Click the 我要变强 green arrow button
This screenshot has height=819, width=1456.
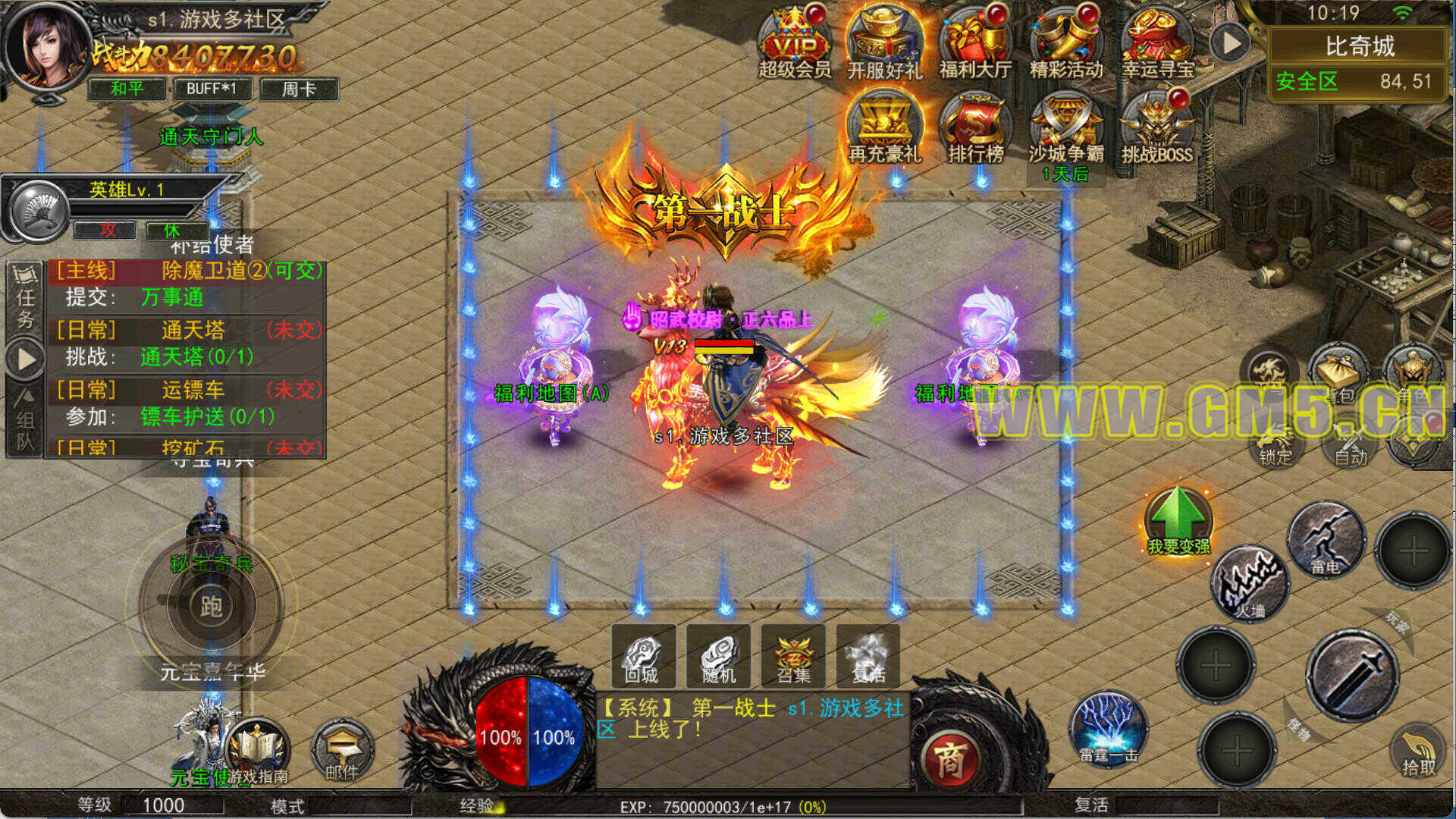tap(1178, 520)
